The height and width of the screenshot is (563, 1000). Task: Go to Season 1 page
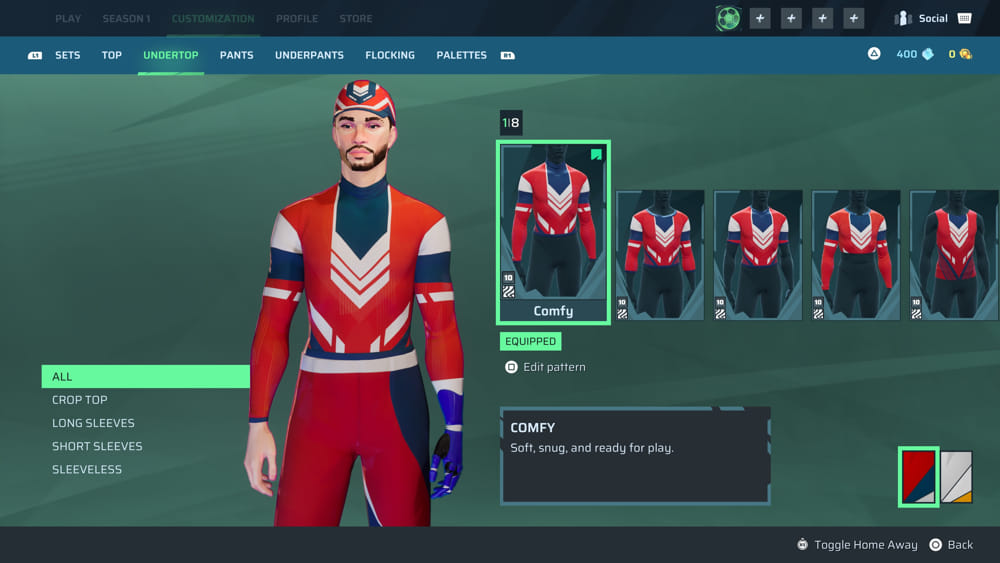126,19
